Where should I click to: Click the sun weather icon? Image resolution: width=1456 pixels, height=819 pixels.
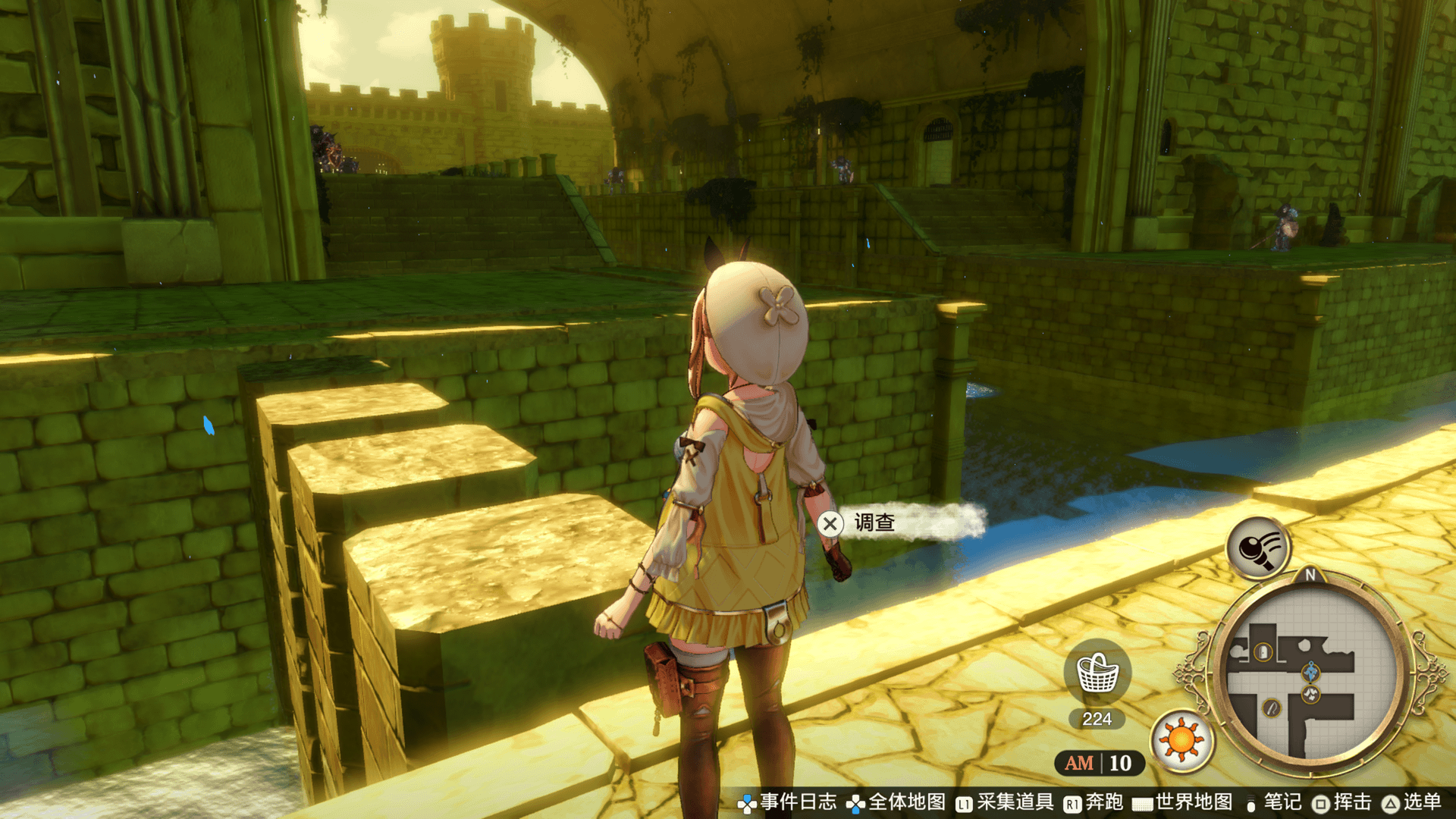(1181, 740)
